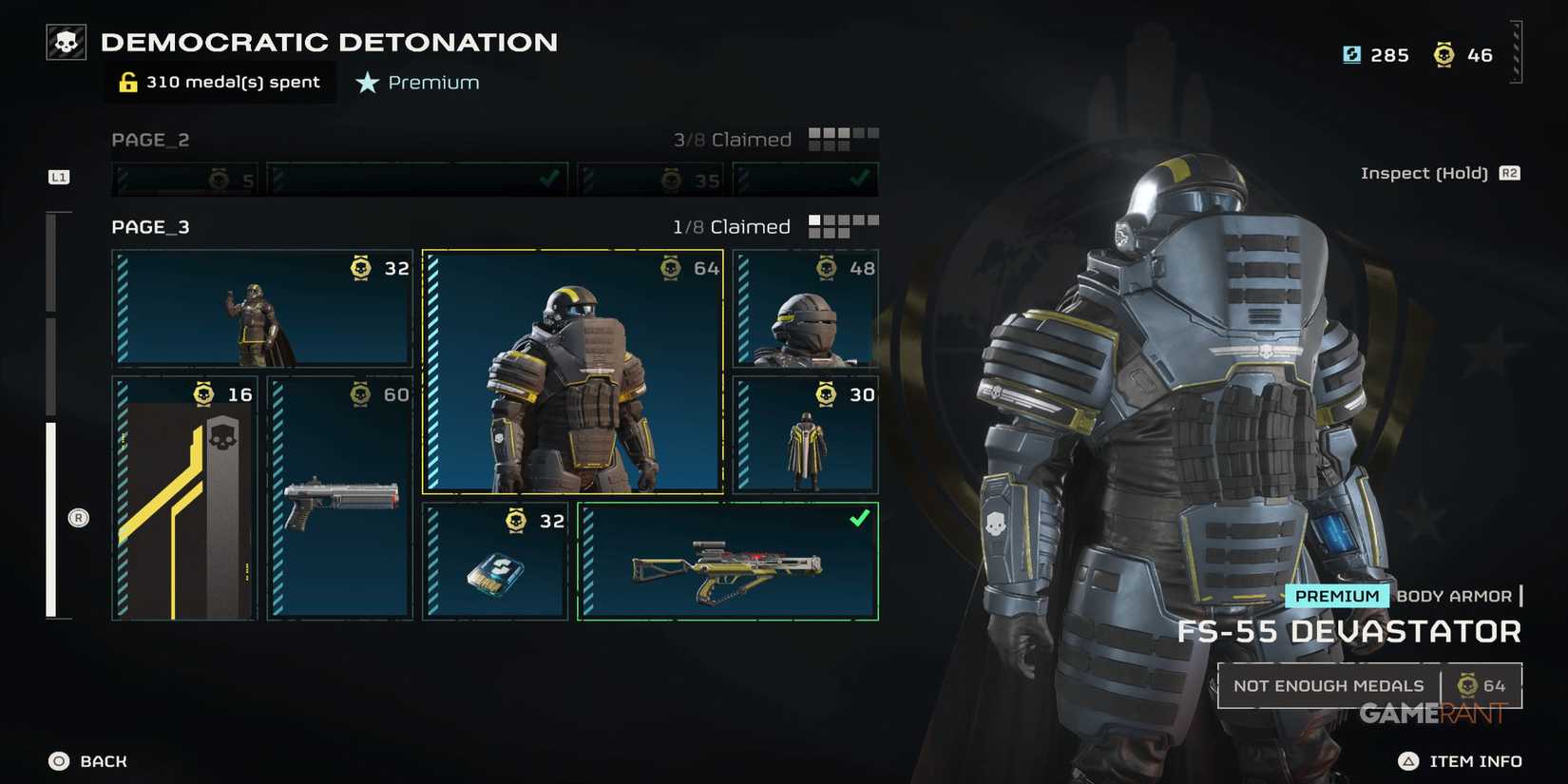Click the PAGE_3 progress squares indicator
The image size is (1568, 784).
(x=843, y=226)
